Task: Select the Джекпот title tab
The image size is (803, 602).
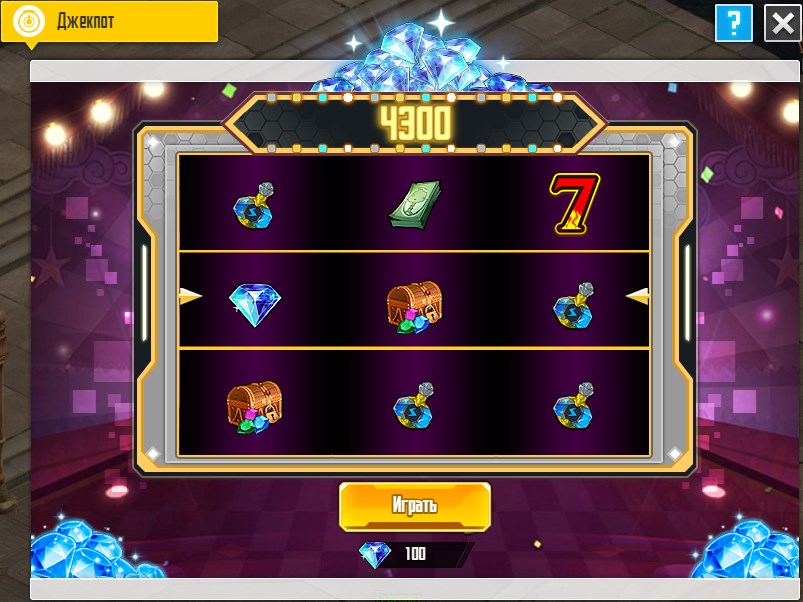Action: (109, 21)
